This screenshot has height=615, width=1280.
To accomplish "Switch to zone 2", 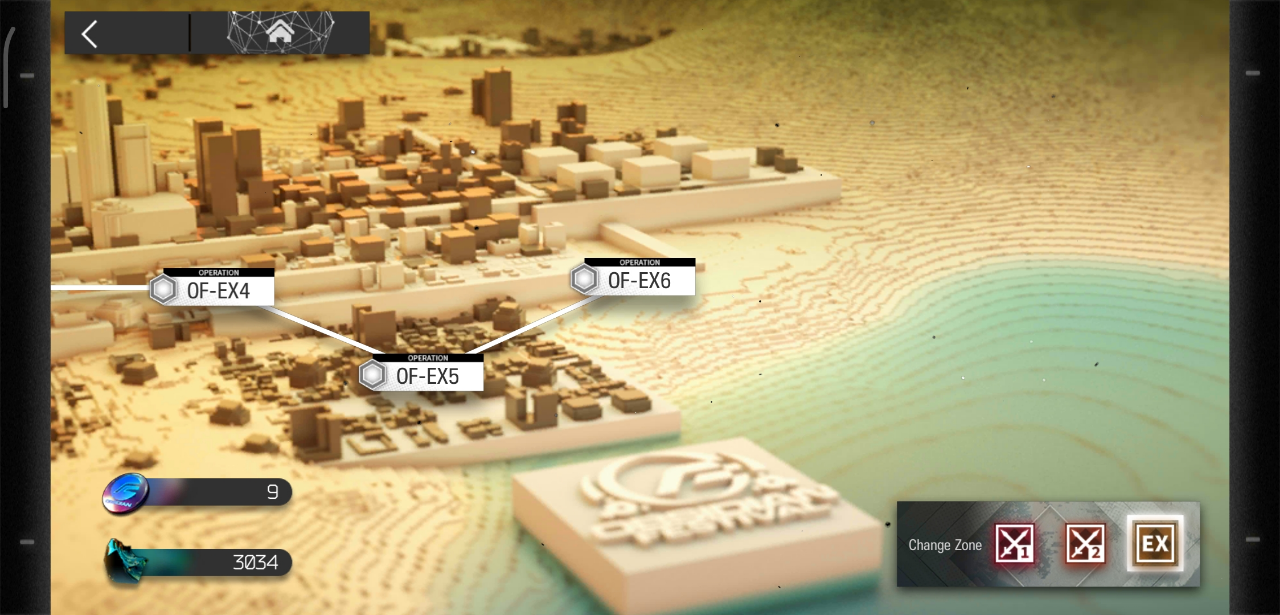I will (1085, 544).
